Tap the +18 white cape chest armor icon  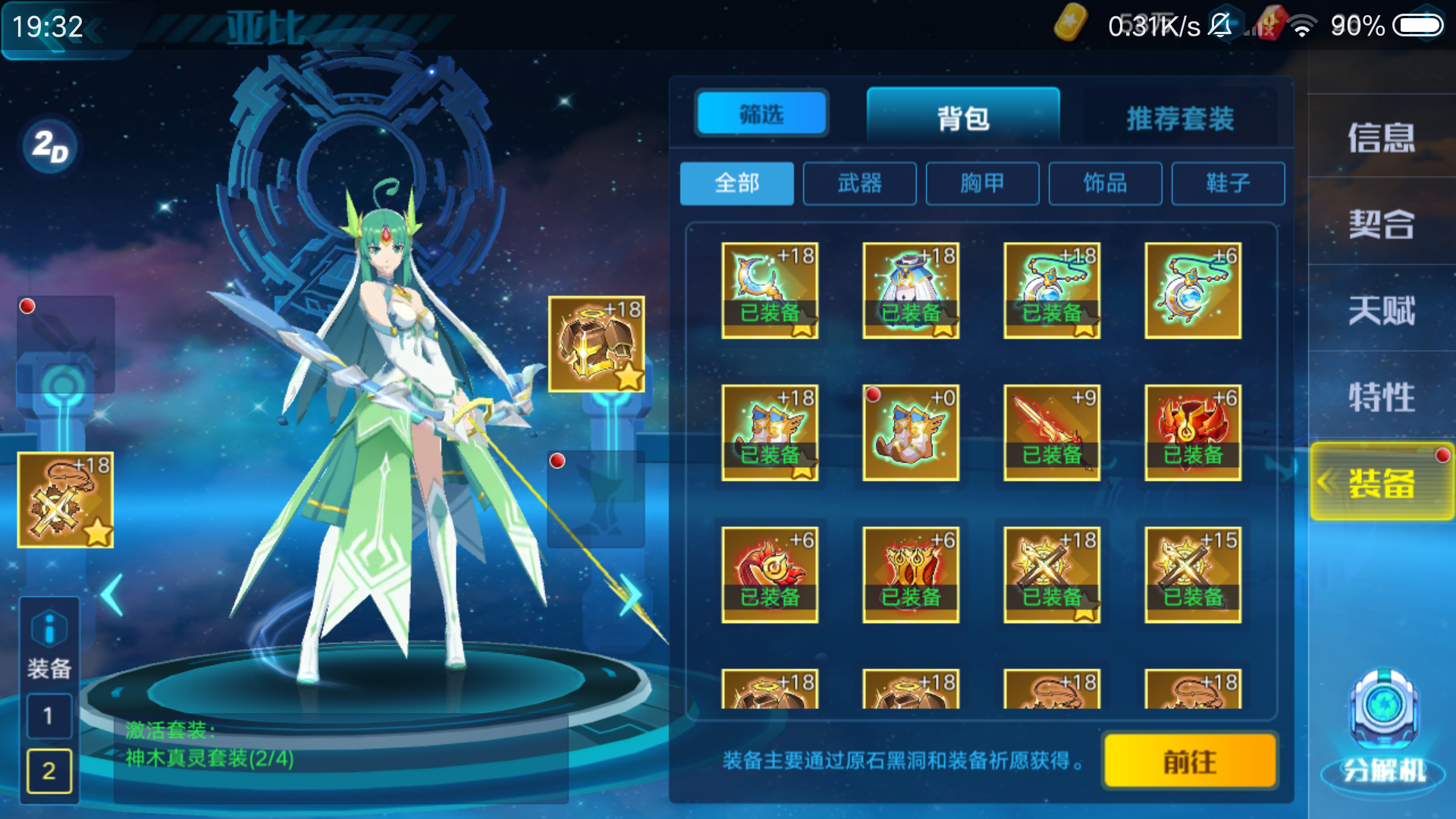click(x=912, y=290)
